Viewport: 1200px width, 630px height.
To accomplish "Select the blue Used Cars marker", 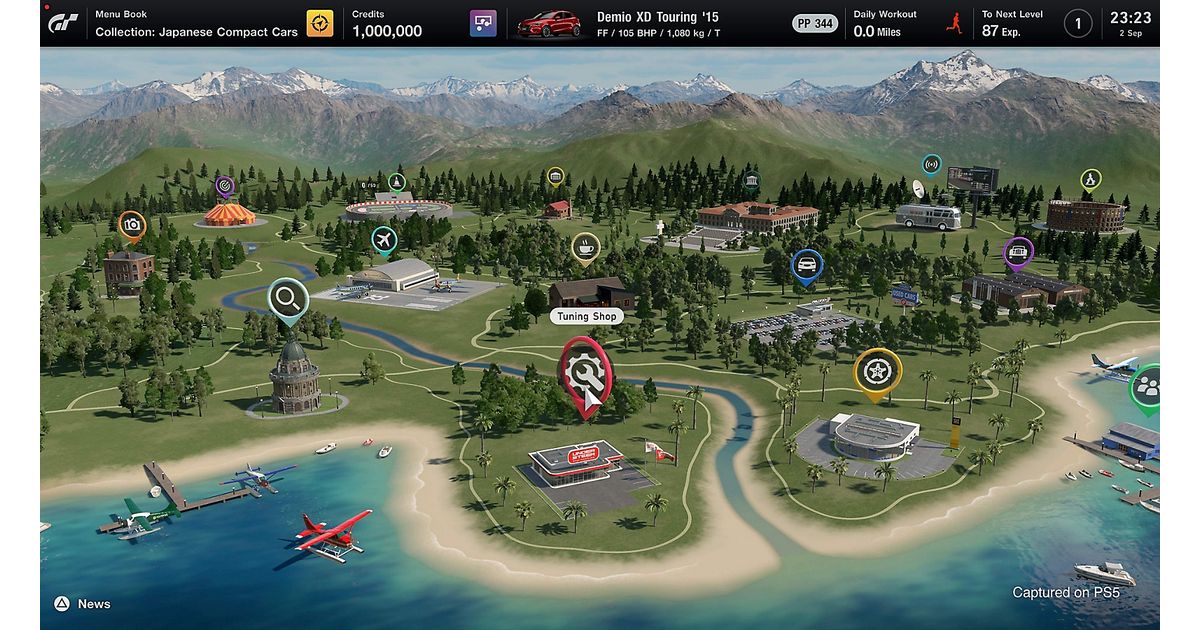I will click(x=806, y=264).
